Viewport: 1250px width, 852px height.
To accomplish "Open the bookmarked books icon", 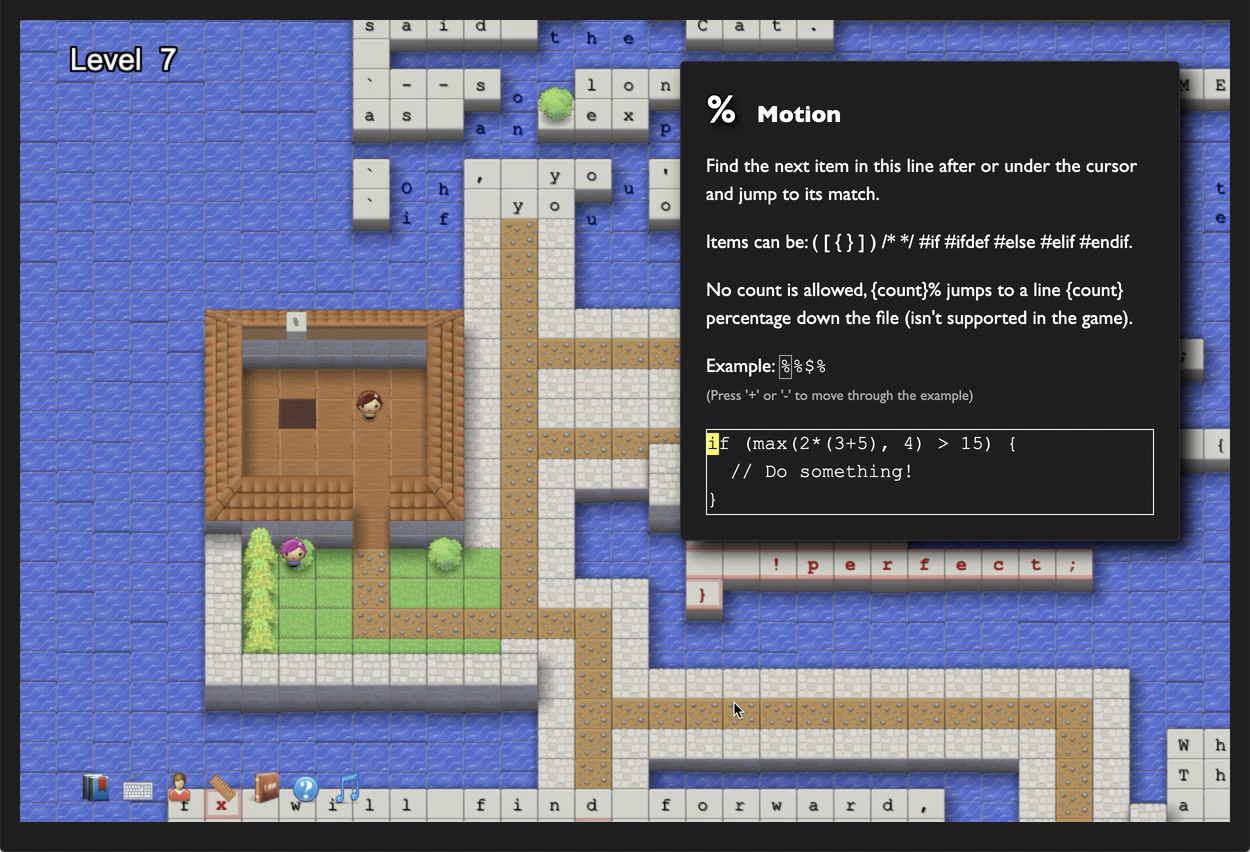I will (x=96, y=788).
